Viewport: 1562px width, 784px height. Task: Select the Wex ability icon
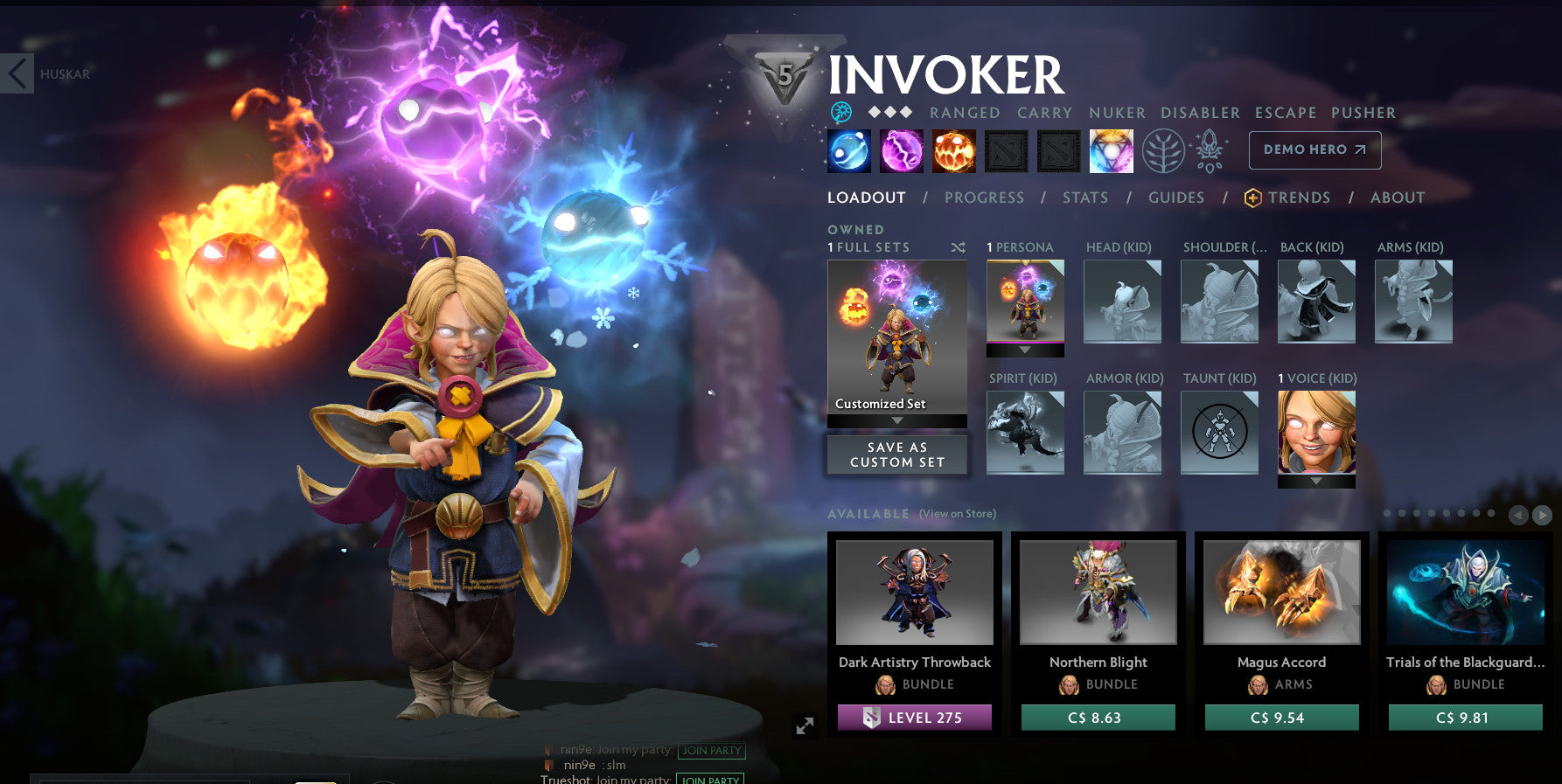902,150
